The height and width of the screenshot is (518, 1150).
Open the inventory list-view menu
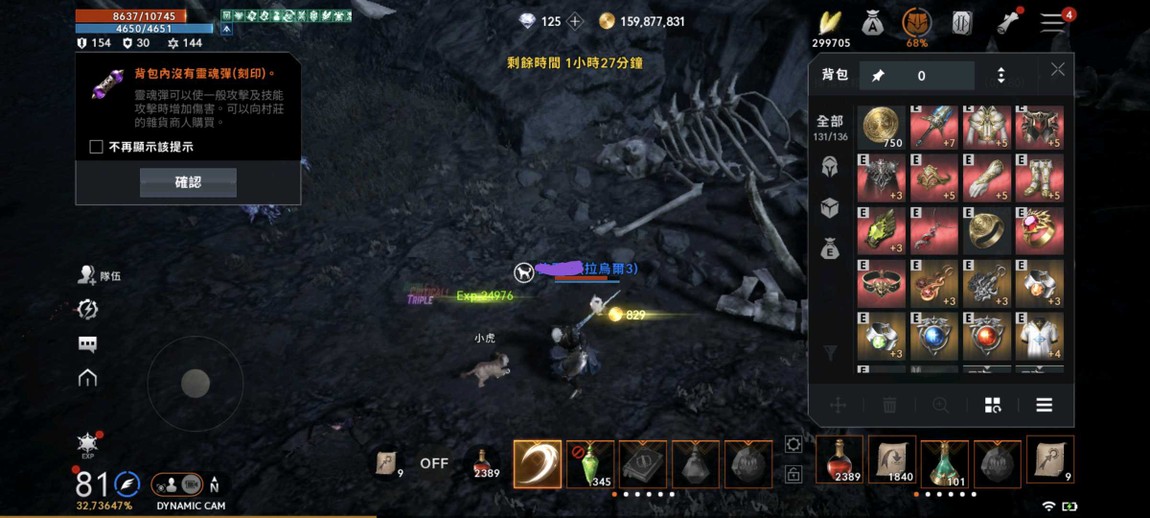(x=1044, y=405)
